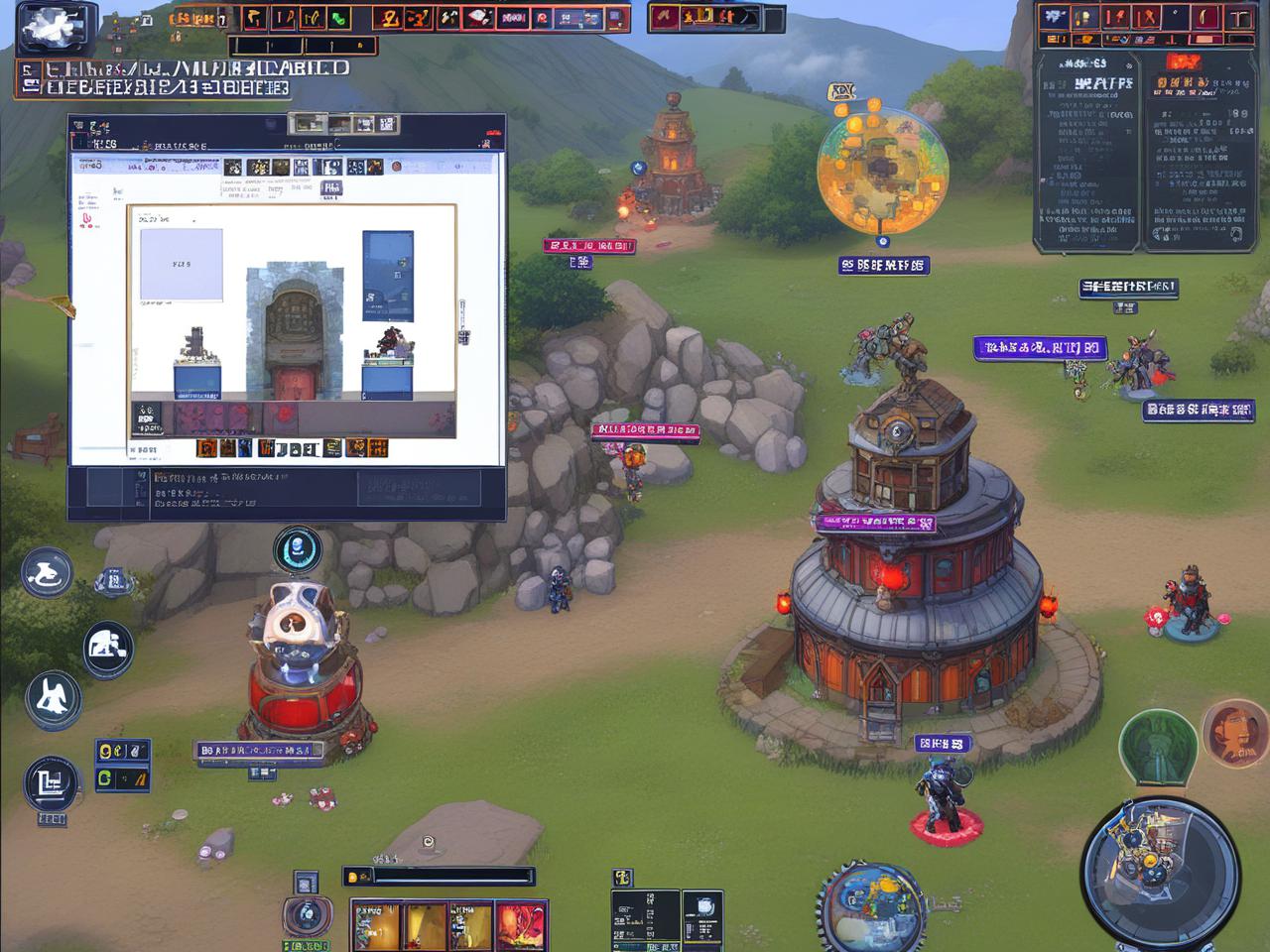Viewport: 1270px width, 952px height.
Task: Select the stone archway thumbnail in the window
Action: (294, 331)
